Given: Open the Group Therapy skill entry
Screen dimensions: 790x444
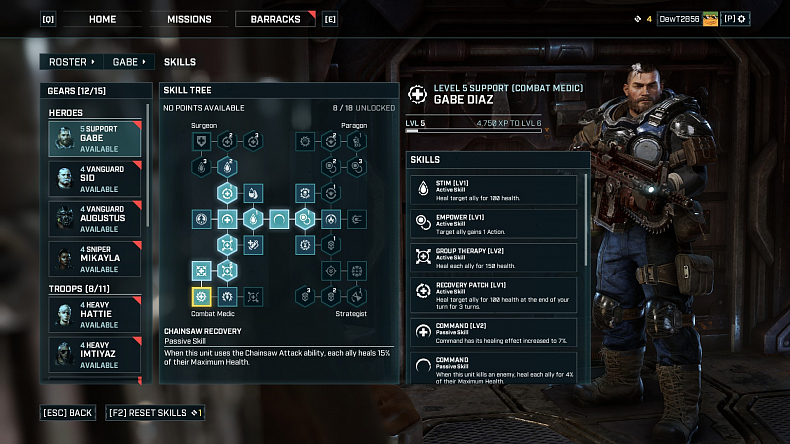Looking at the screenshot, I should [x=494, y=258].
